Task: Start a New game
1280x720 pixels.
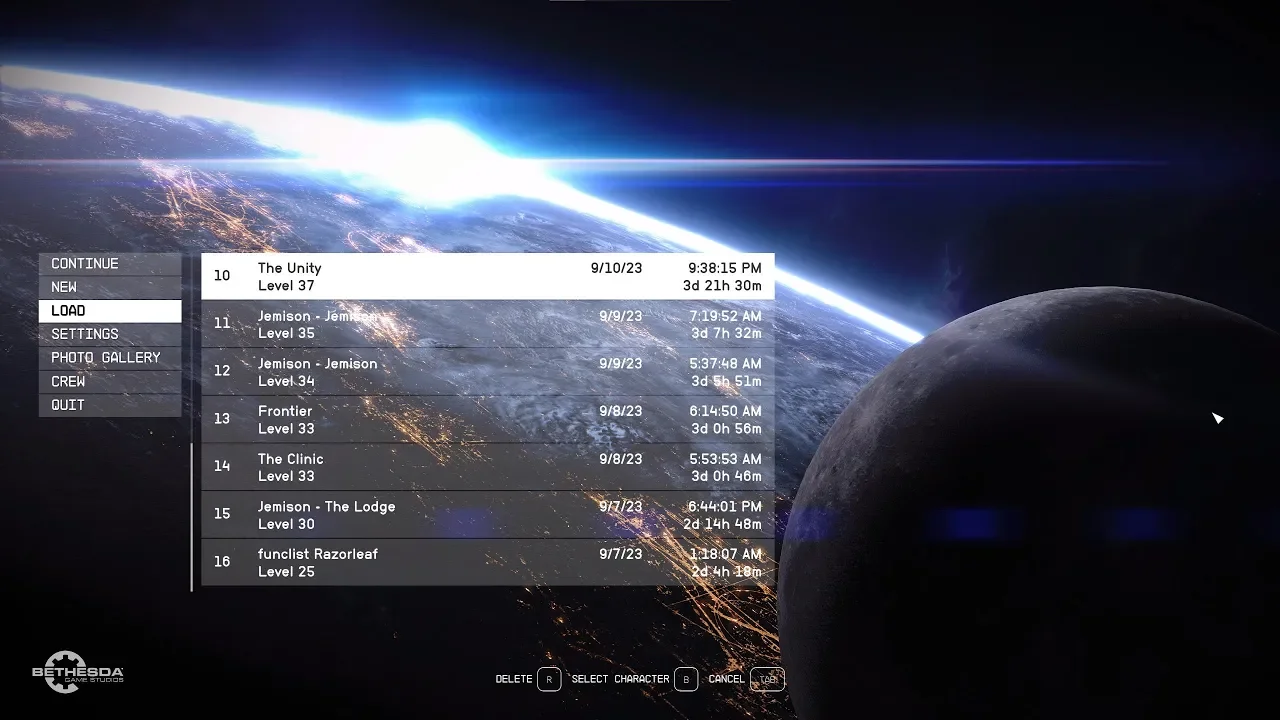Action: 110,287
